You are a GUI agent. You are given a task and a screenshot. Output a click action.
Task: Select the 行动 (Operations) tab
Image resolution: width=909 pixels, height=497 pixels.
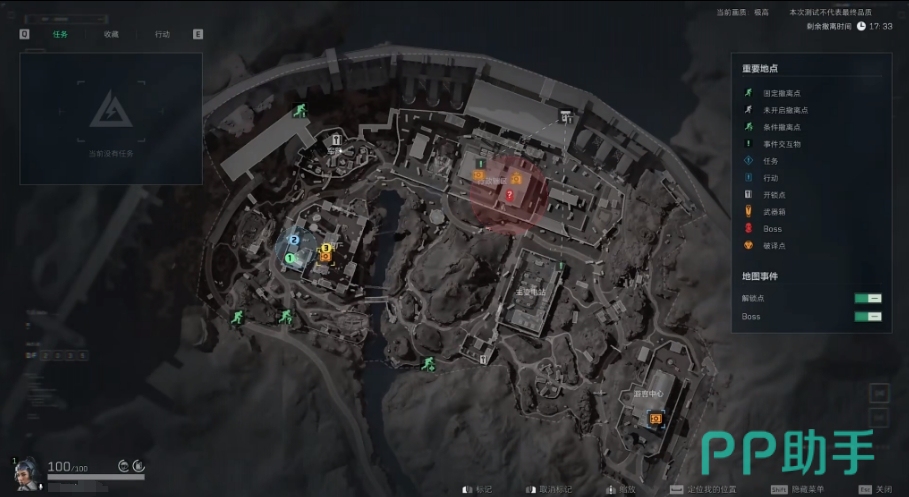pyautogui.click(x=162, y=34)
